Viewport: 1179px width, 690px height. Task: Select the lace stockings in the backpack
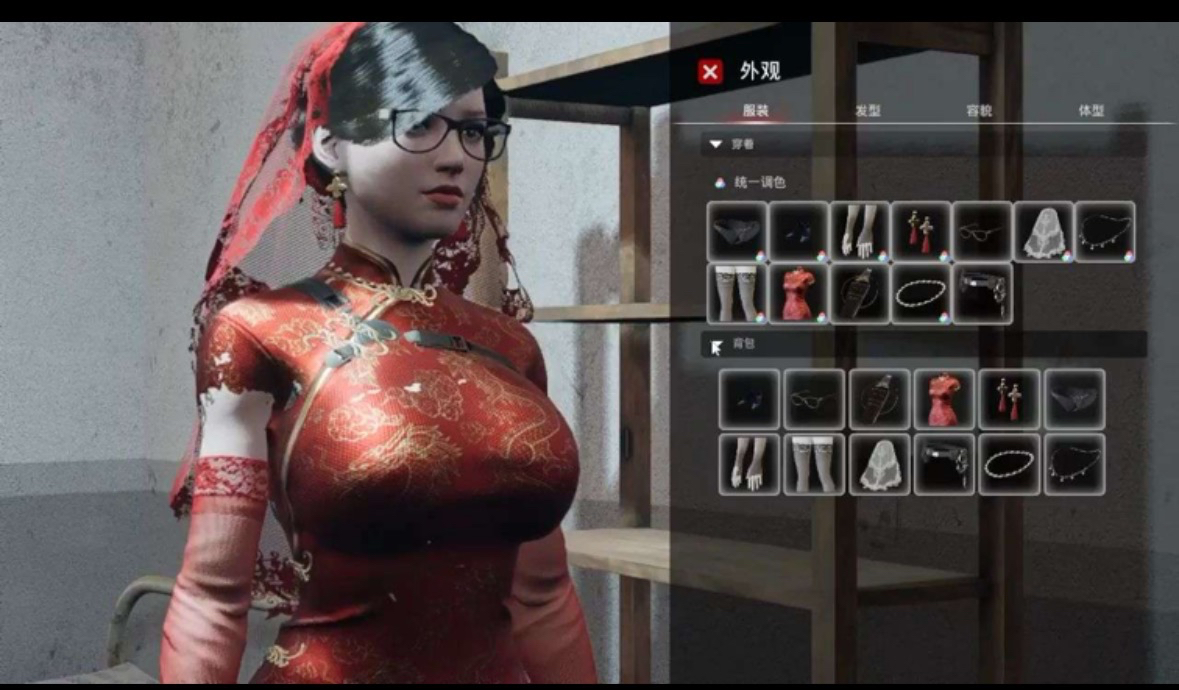click(x=814, y=464)
